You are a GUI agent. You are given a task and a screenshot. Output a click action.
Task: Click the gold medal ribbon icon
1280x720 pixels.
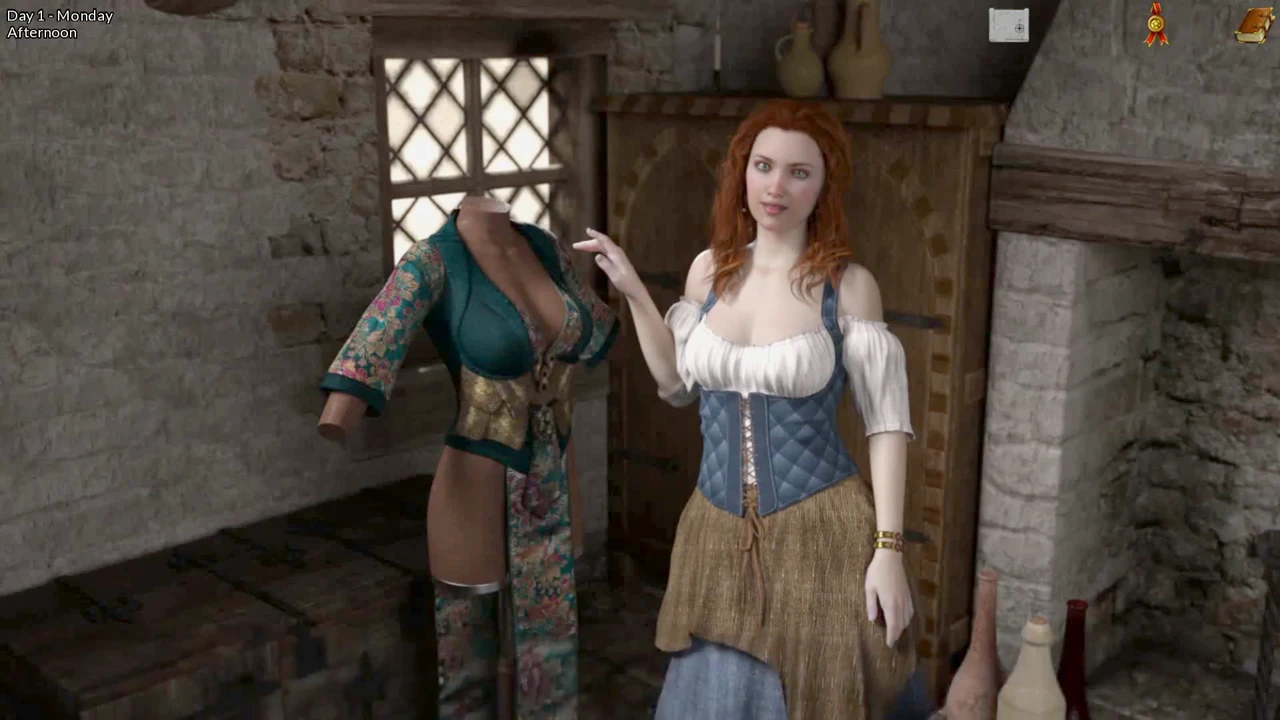tap(1156, 25)
